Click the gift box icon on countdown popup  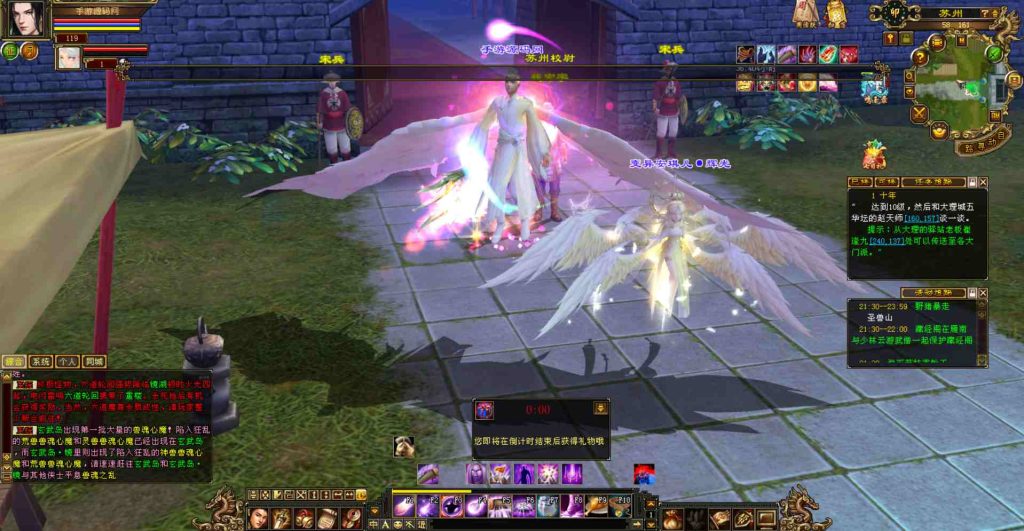(x=485, y=410)
